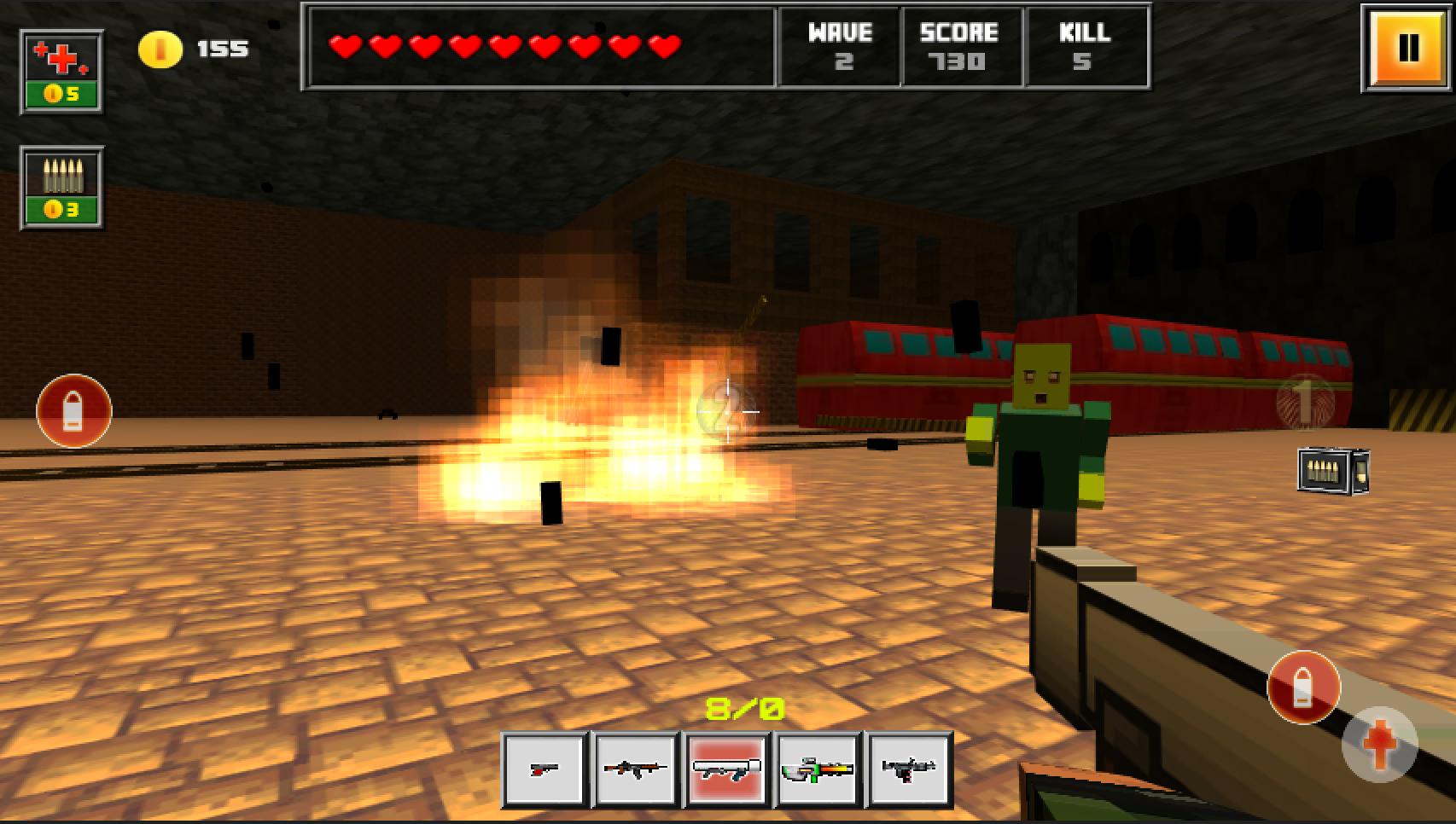Click the ammo crate pickup near the train
The image size is (1456, 824).
pos(1334,471)
